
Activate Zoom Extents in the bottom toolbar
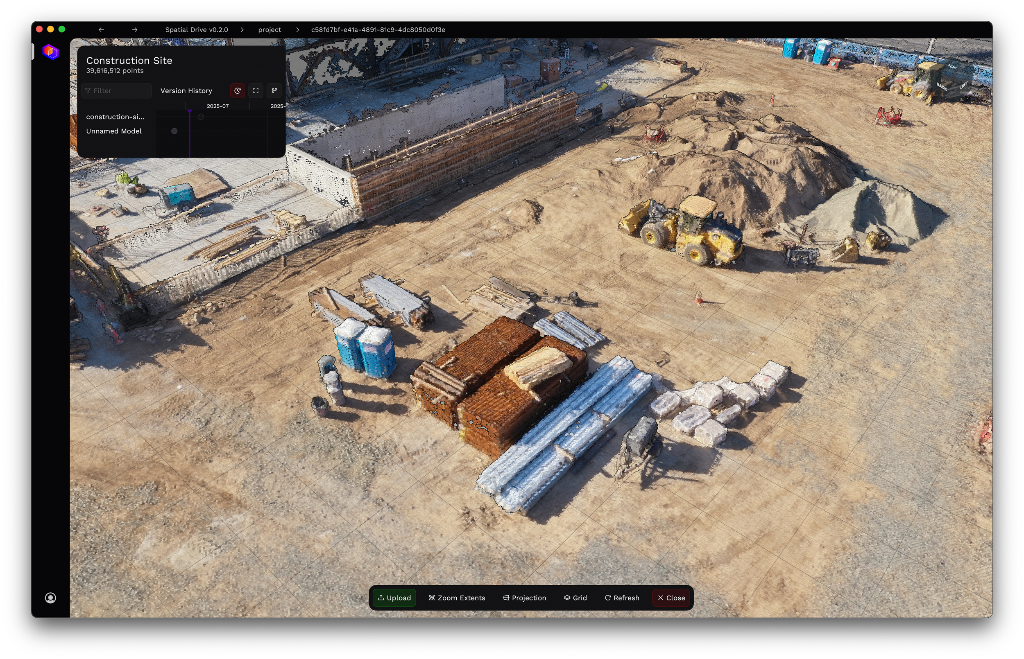point(456,598)
